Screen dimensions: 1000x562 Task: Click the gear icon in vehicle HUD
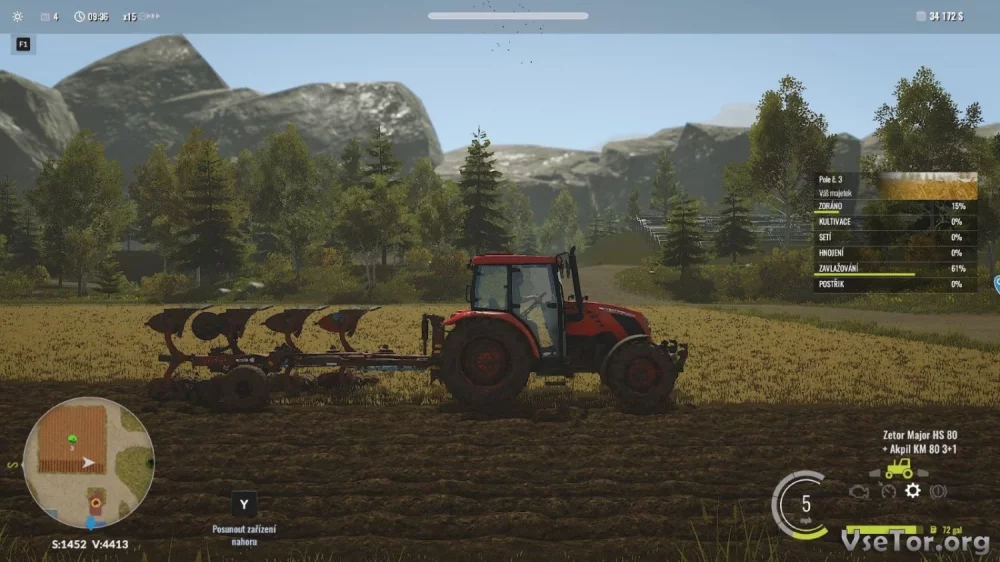pos(912,491)
